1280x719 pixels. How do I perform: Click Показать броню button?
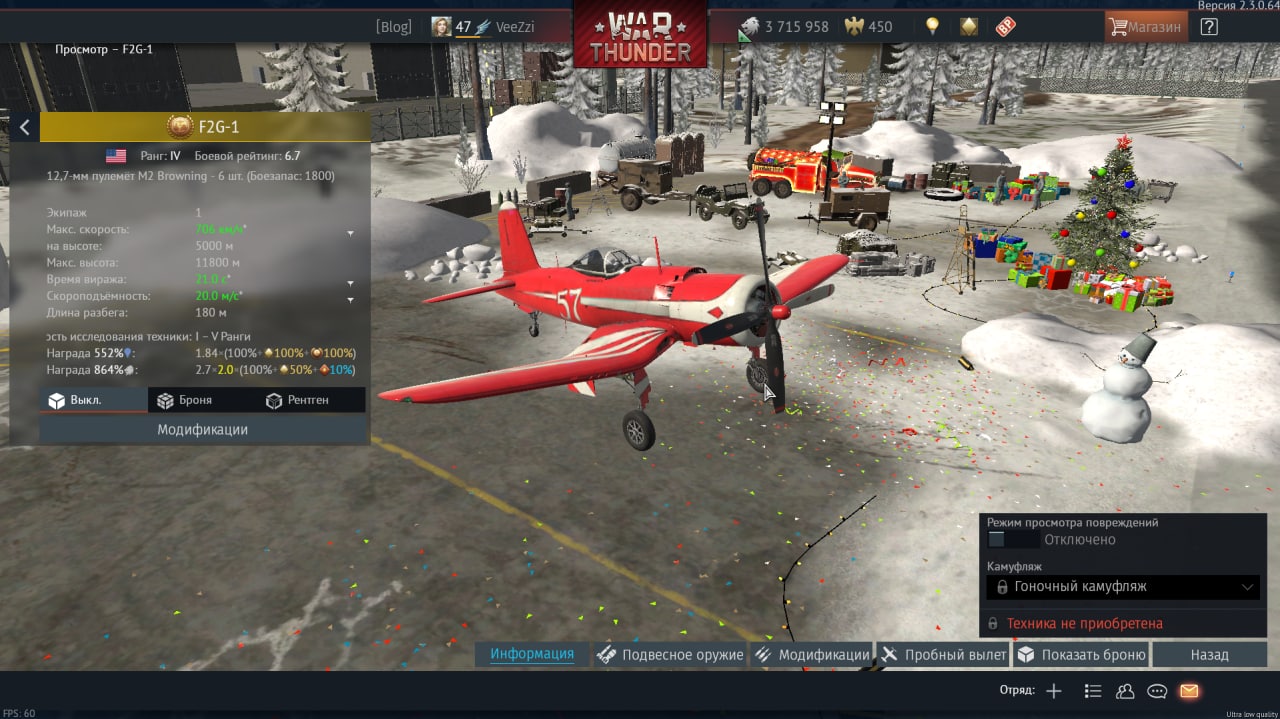coord(1081,655)
